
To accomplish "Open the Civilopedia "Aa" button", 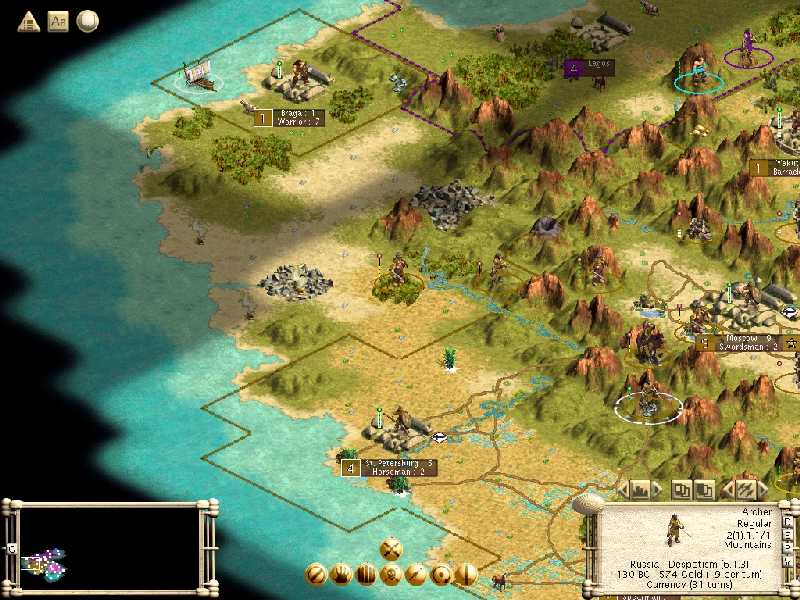I will pos(58,20).
